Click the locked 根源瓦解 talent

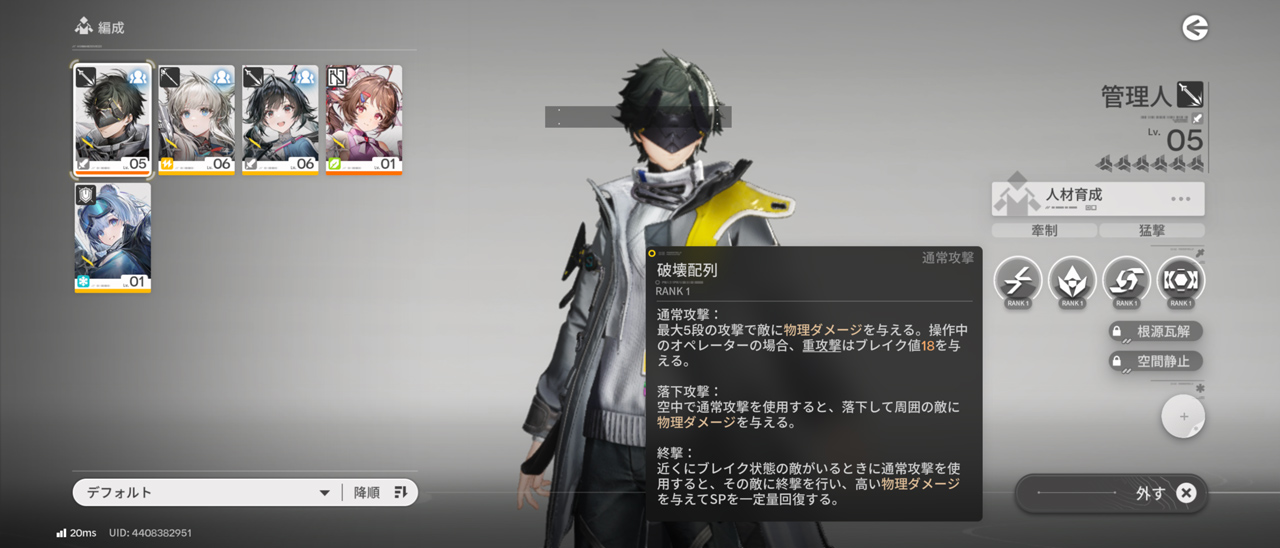[1155, 331]
